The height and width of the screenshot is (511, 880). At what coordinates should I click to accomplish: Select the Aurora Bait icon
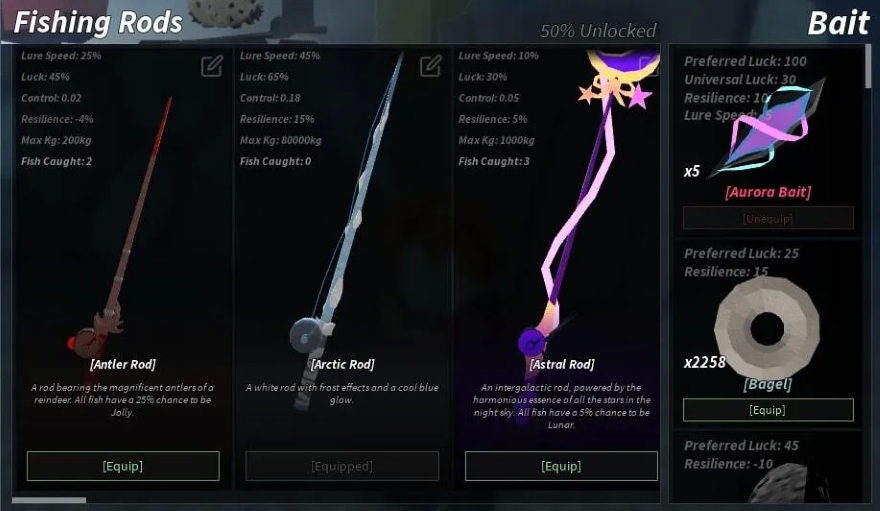[x=770, y=130]
